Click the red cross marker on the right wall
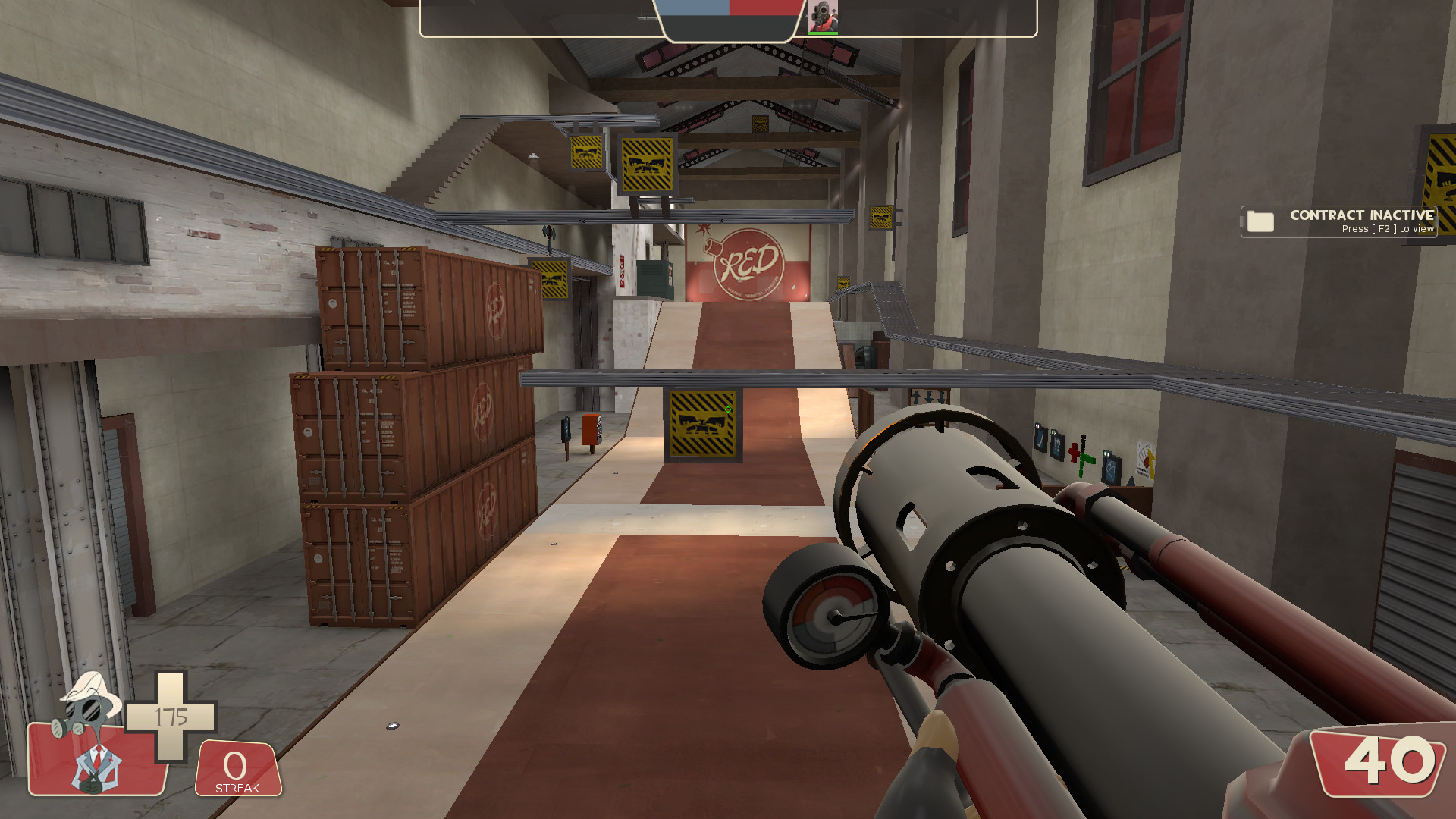Screen dimensions: 1456x819 (1074, 452)
